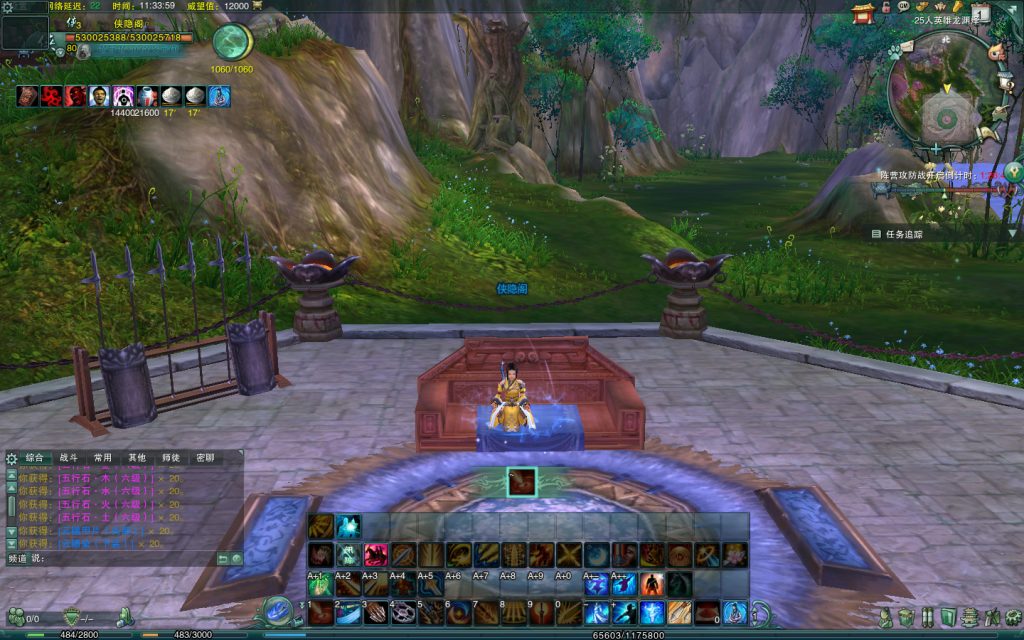Viewport: 1024px width, 640px height.
Task: Switch to the 战斗 chat tab
Action: [x=68, y=457]
